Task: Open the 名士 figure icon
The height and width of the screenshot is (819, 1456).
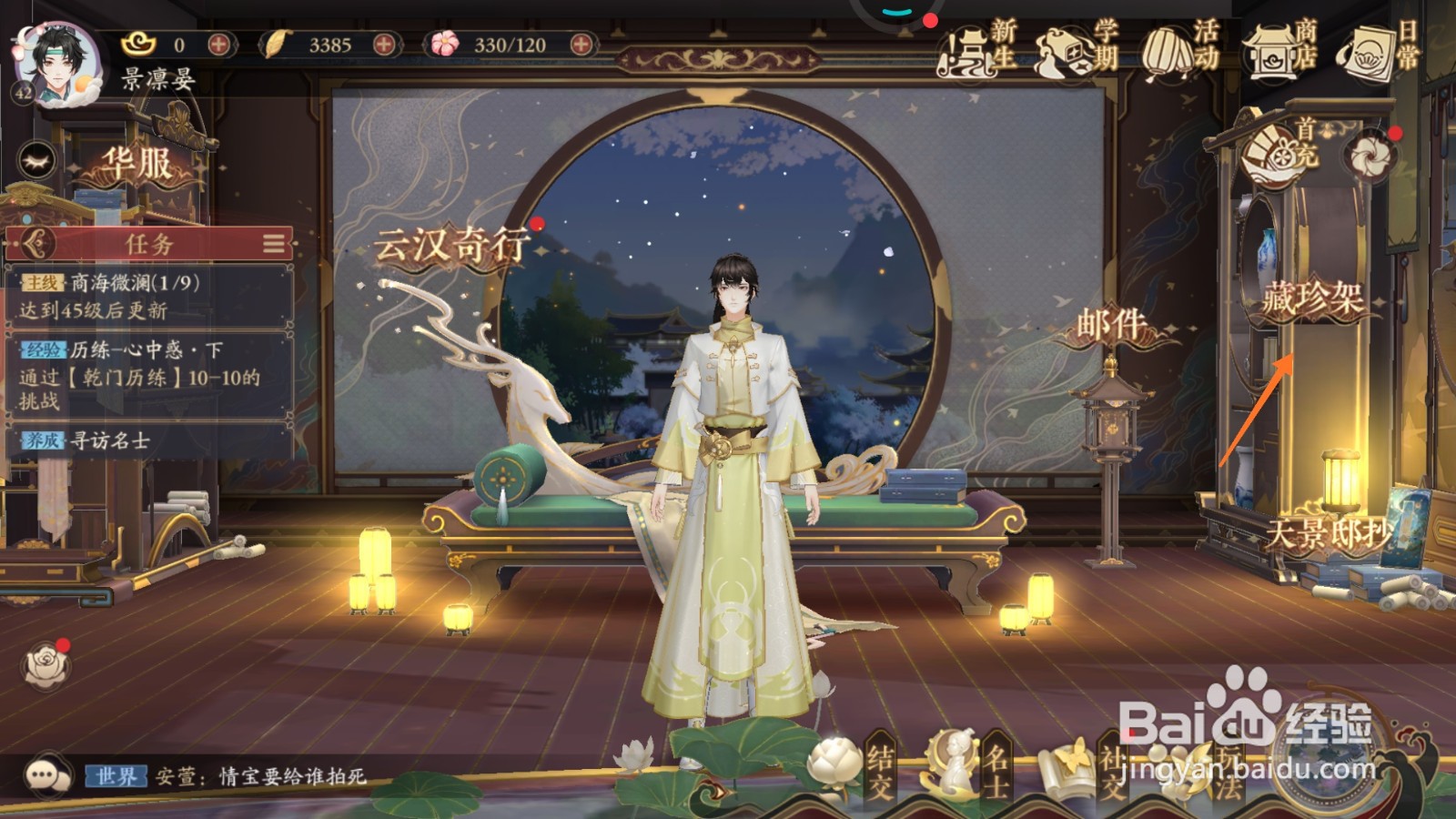Action: tap(954, 760)
